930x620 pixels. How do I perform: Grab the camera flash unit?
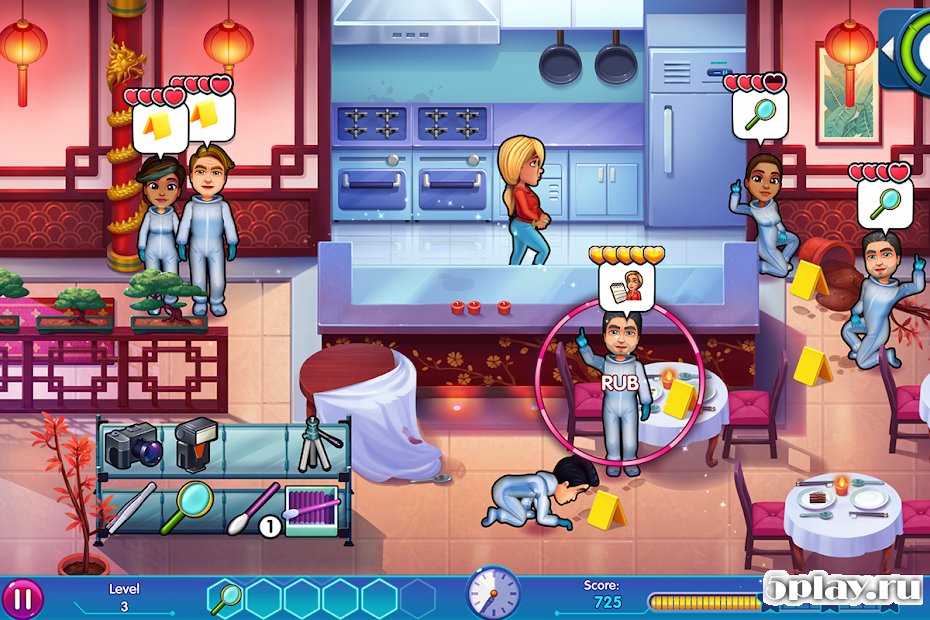pyautogui.click(x=196, y=444)
